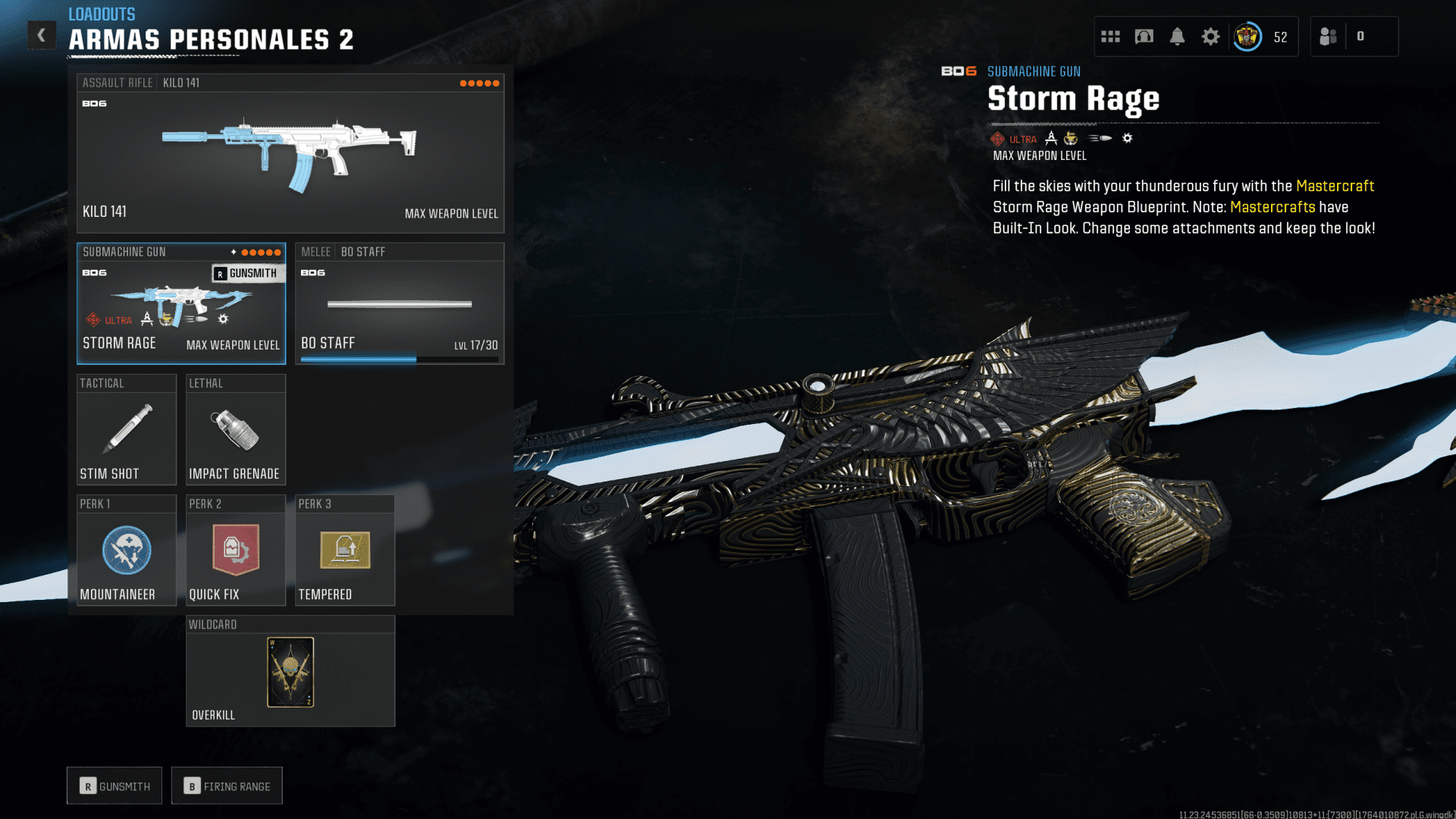
Task: Enter the Firing Range
Action: click(227, 786)
